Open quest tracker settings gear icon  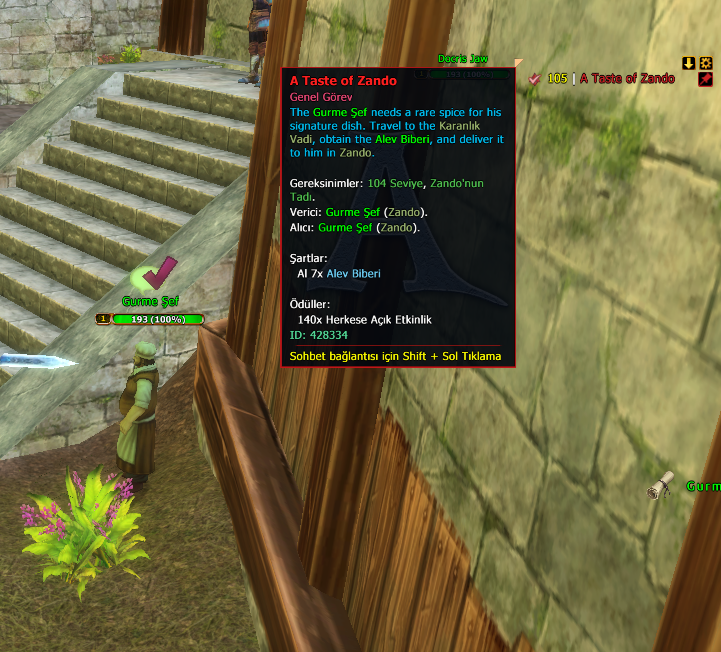(x=705, y=63)
